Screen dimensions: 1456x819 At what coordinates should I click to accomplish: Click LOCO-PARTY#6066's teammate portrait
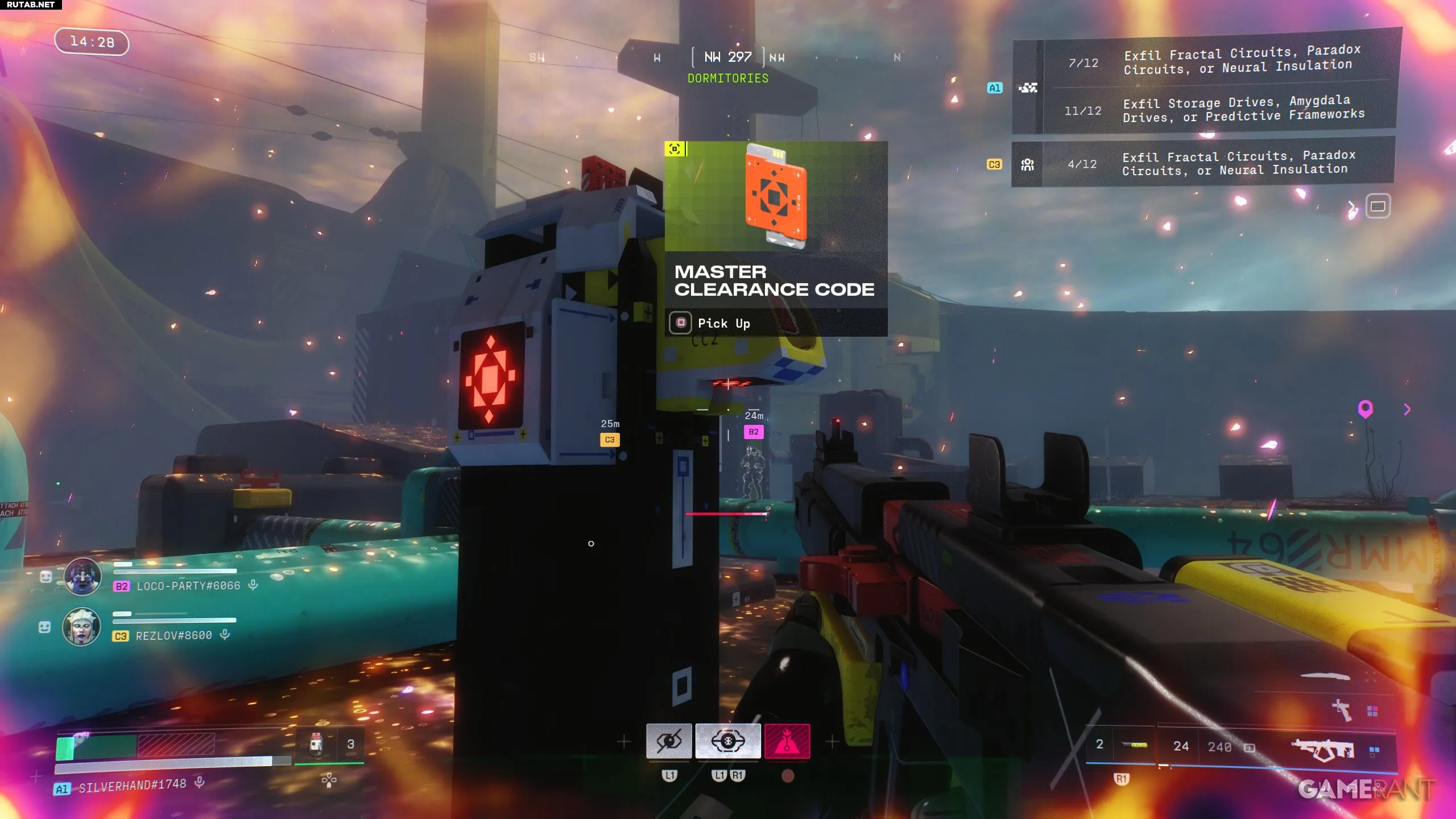point(82,577)
